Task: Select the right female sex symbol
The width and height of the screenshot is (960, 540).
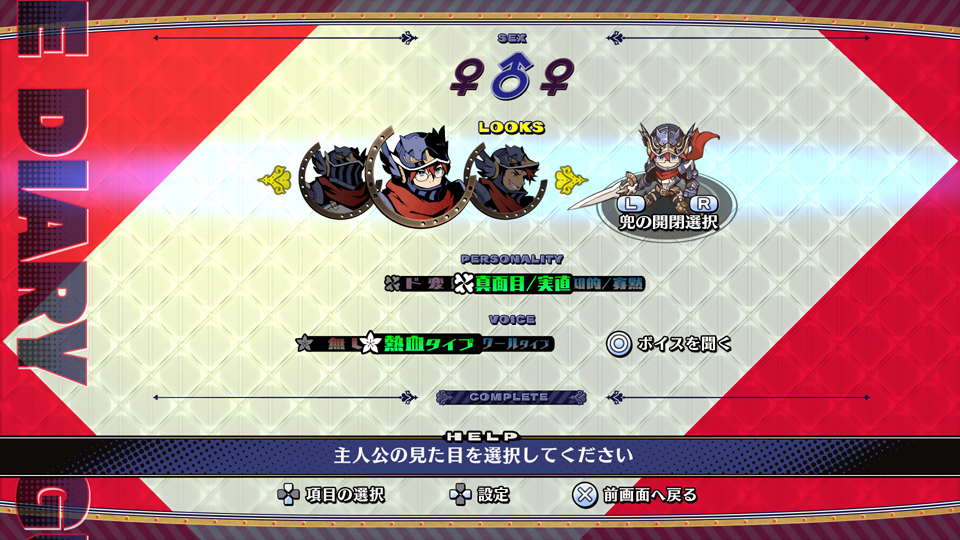Action: click(x=555, y=79)
